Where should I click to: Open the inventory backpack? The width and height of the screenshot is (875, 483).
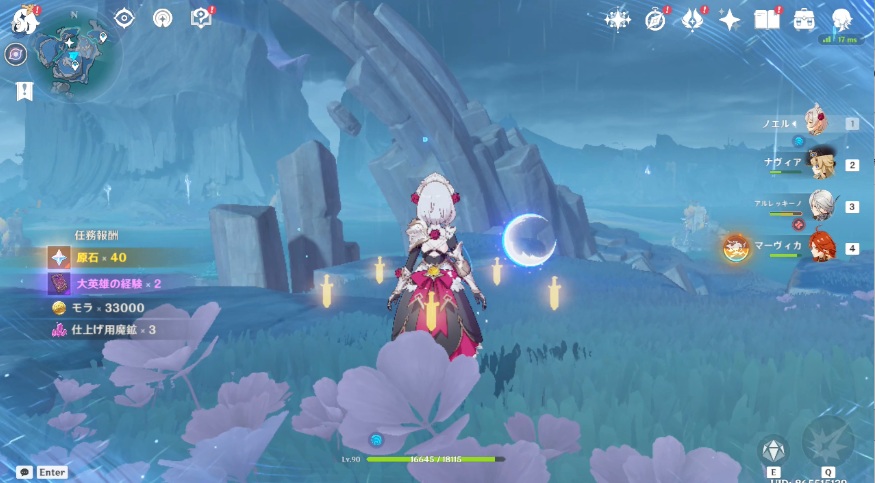point(804,20)
